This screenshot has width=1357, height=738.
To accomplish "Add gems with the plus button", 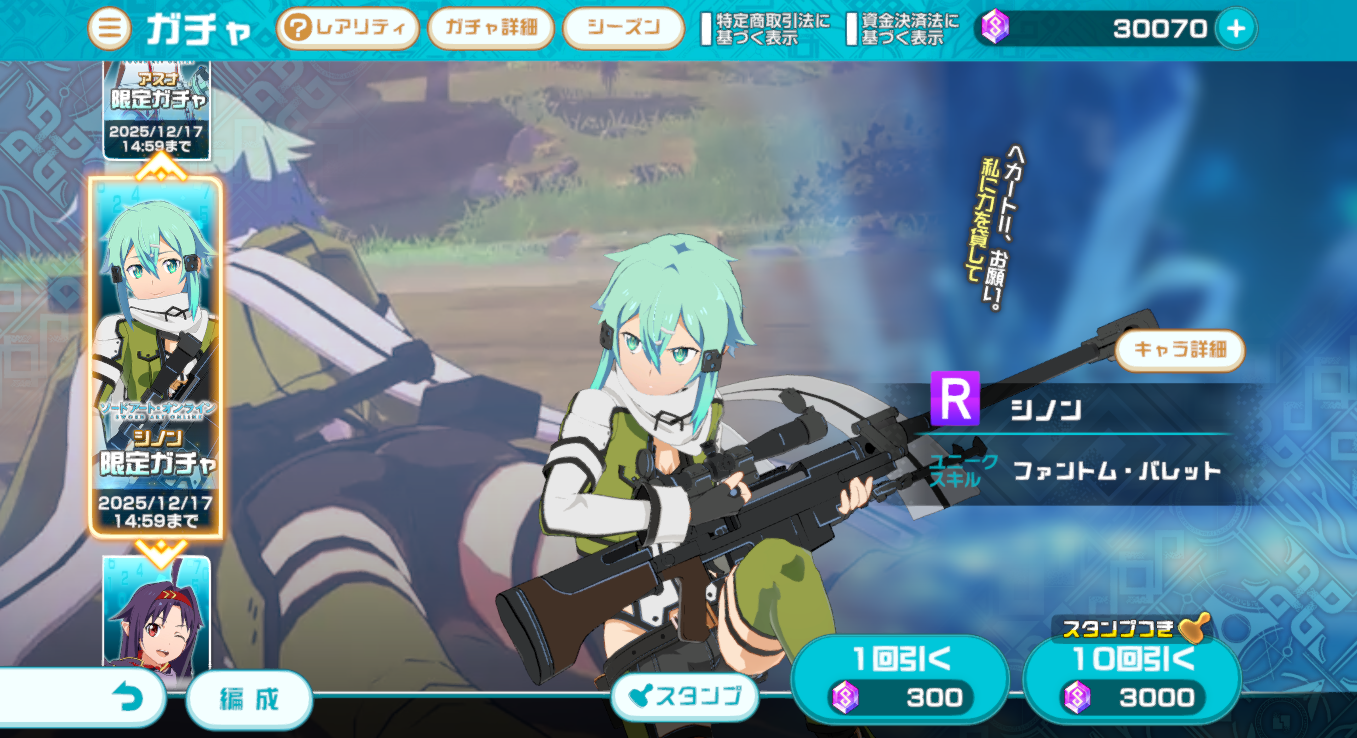I will (x=1236, y=29).
